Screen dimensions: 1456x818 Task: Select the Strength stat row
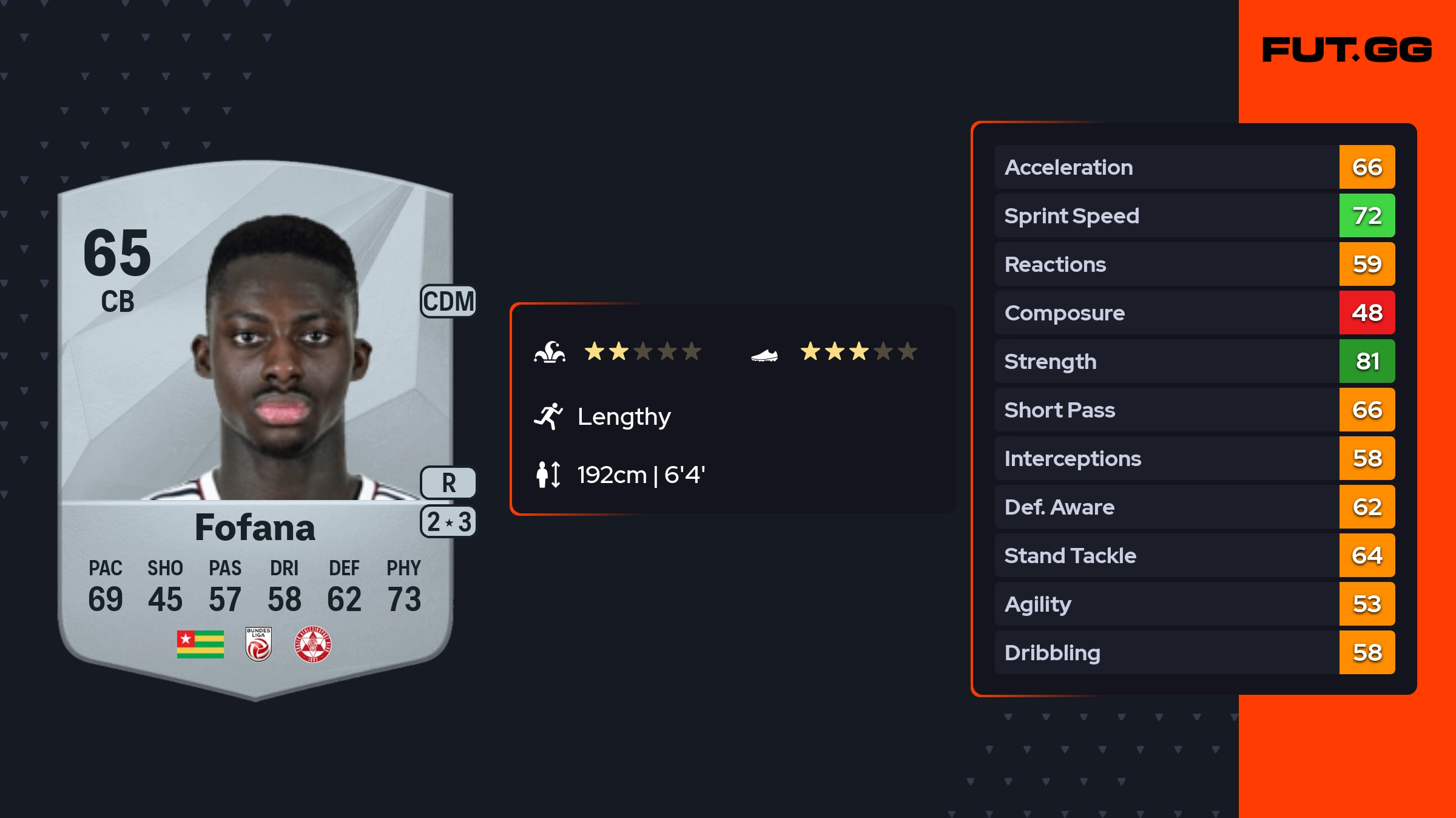[1194, 361]
